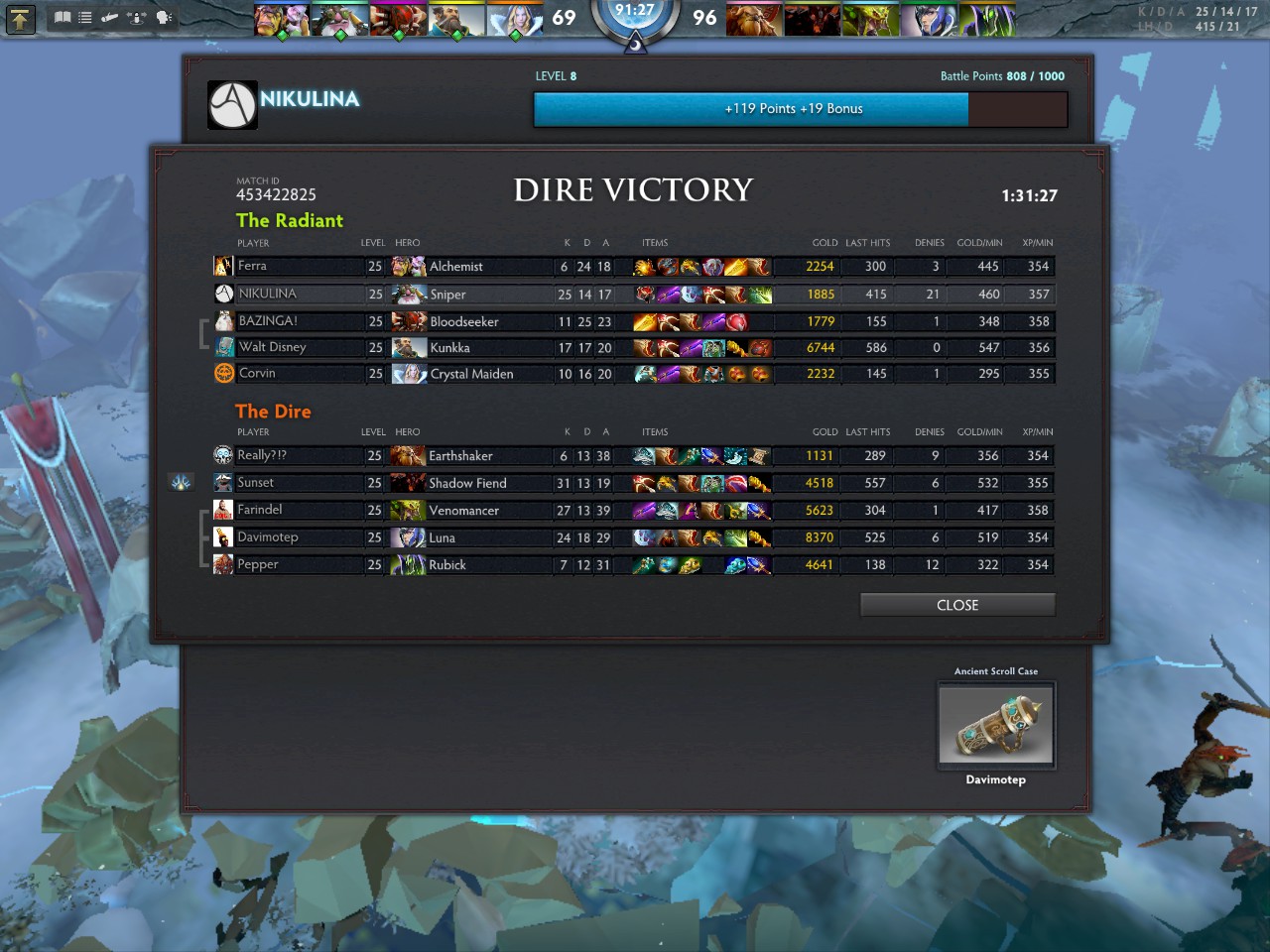
Task: Click the speaking head chat icon
Action: (x=164, y=18)
